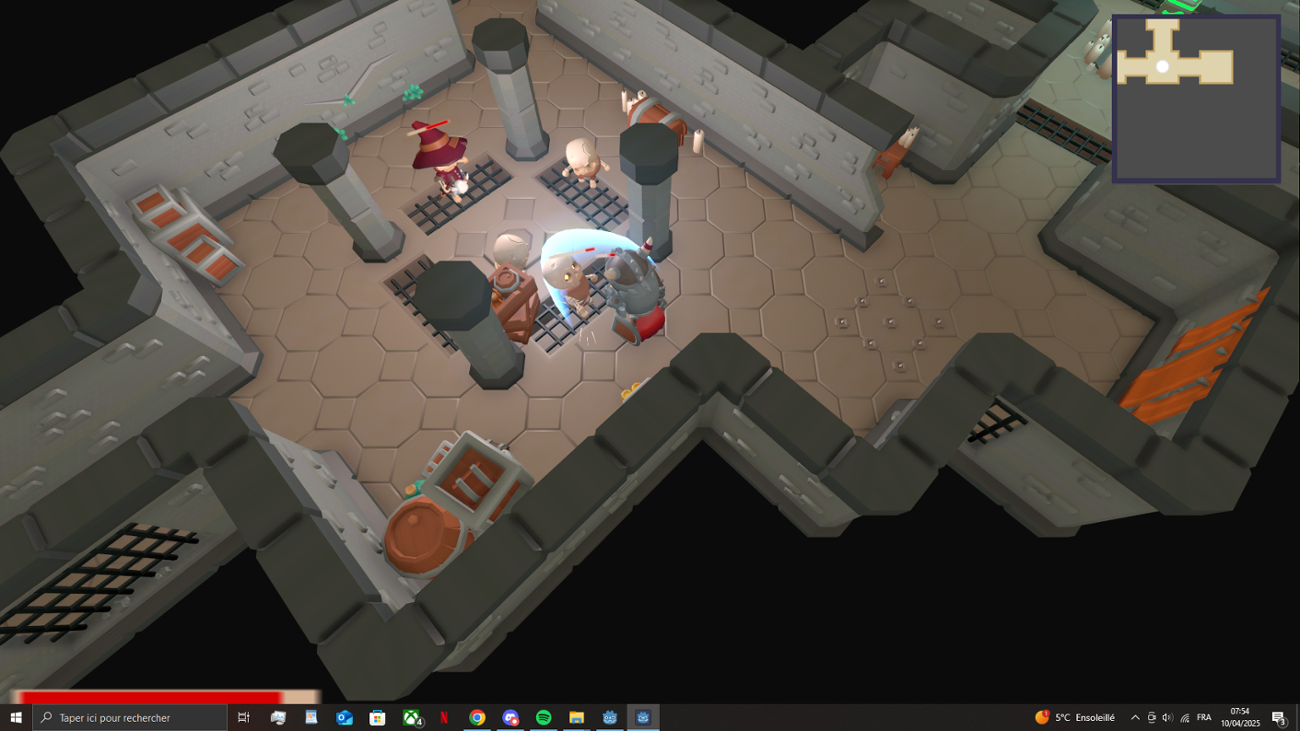This screenshot has height=731, width=1300.
Task: Launch the Xbox app with 4 notifications
Action: tap(409, 717)
